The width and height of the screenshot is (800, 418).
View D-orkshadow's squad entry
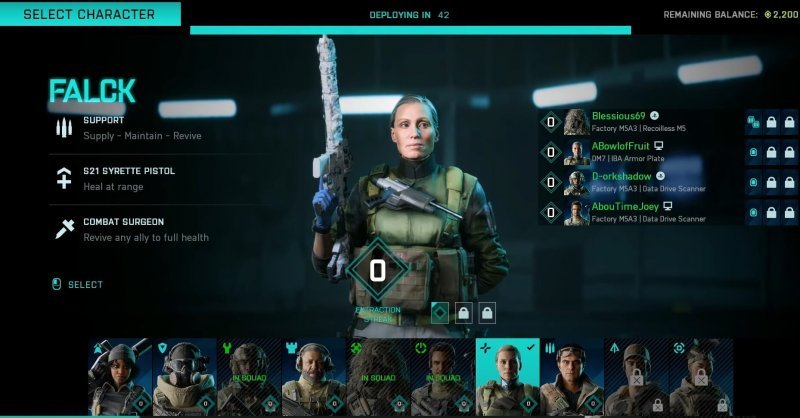[x=640, y=182]
